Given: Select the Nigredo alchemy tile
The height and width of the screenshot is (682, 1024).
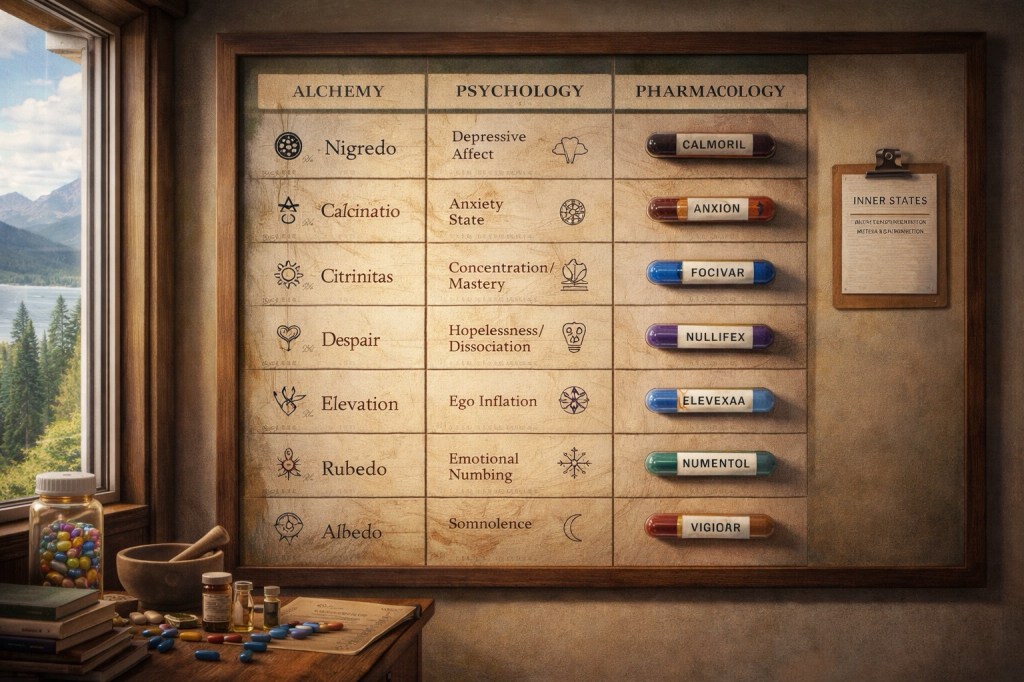Looking at the screenshot, I should (335, 147).
